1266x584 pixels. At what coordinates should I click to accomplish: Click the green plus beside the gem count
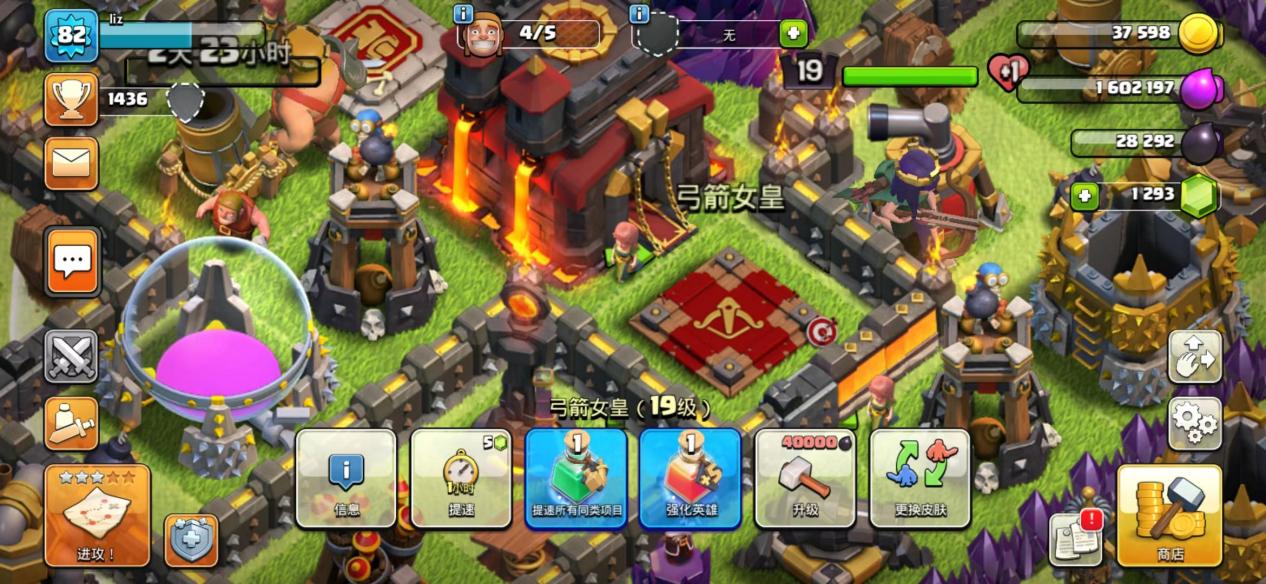(x=1084, y=195)
